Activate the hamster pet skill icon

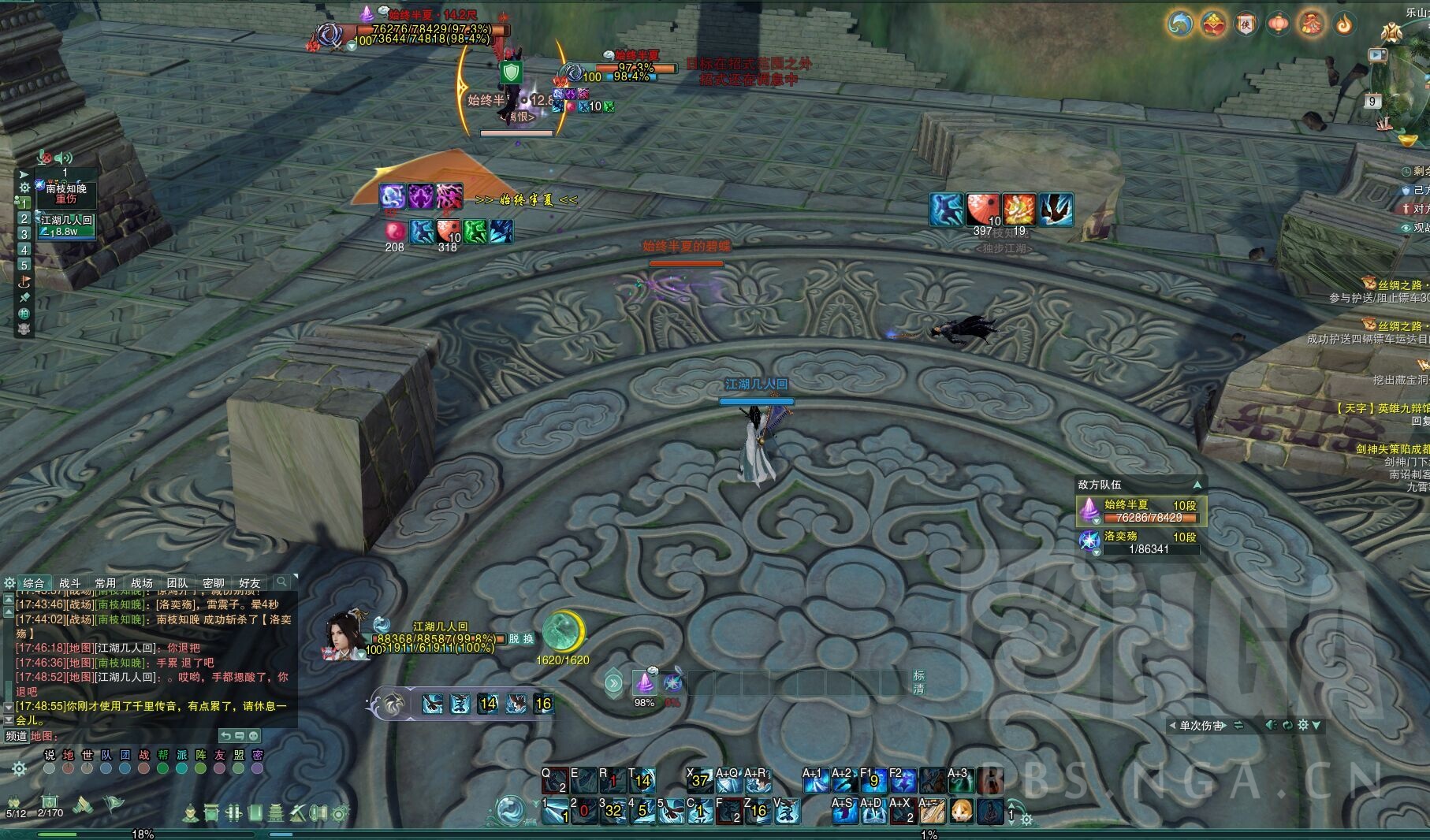pos(961,811)
